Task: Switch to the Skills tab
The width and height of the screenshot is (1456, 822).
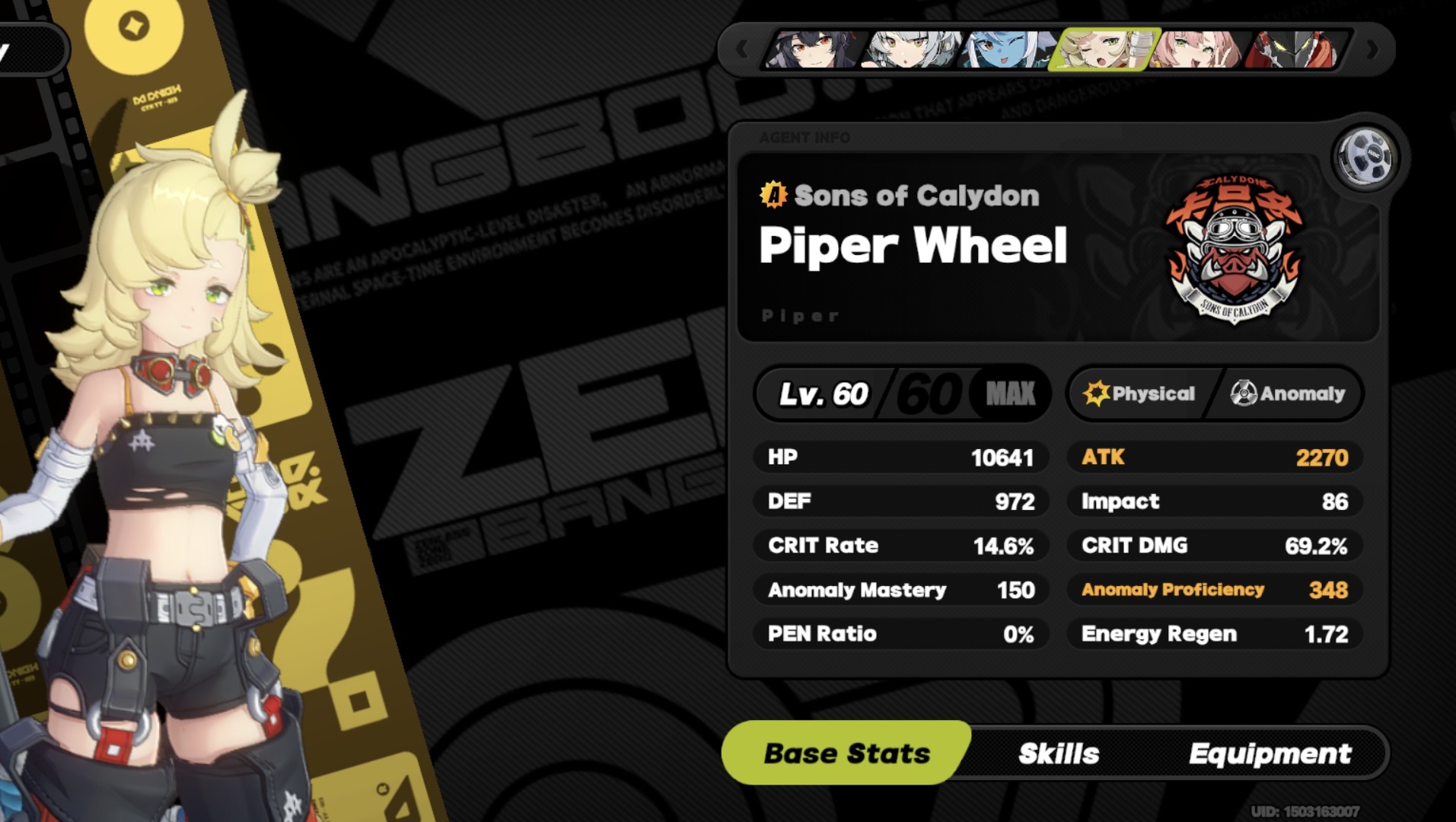Action: [x=1058, y=753]
